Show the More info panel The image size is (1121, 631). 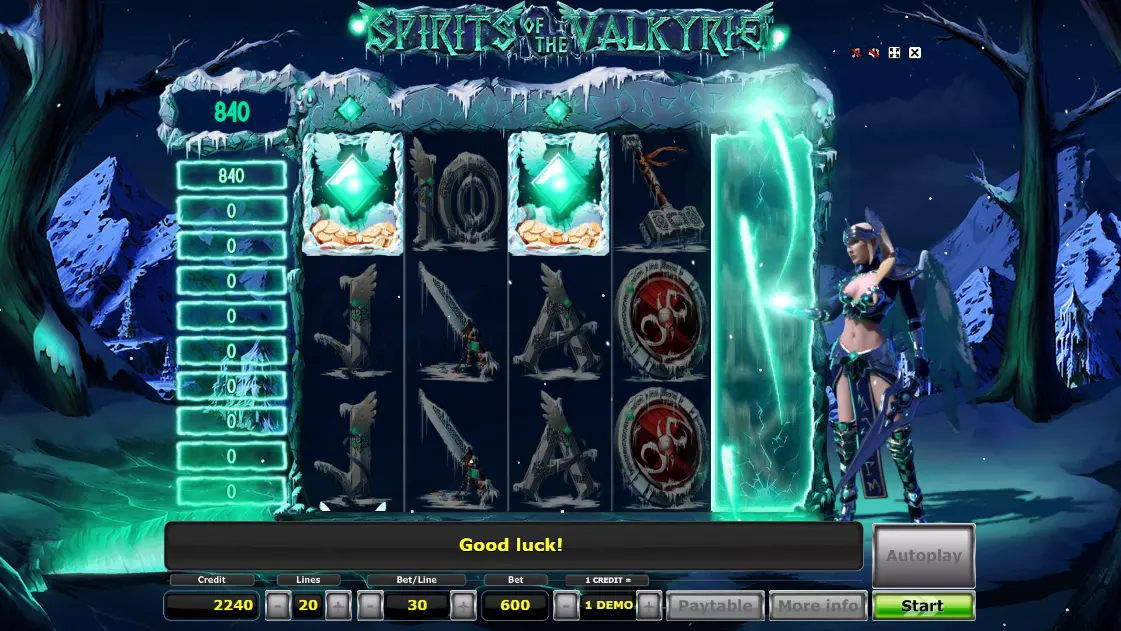point(818,606)
